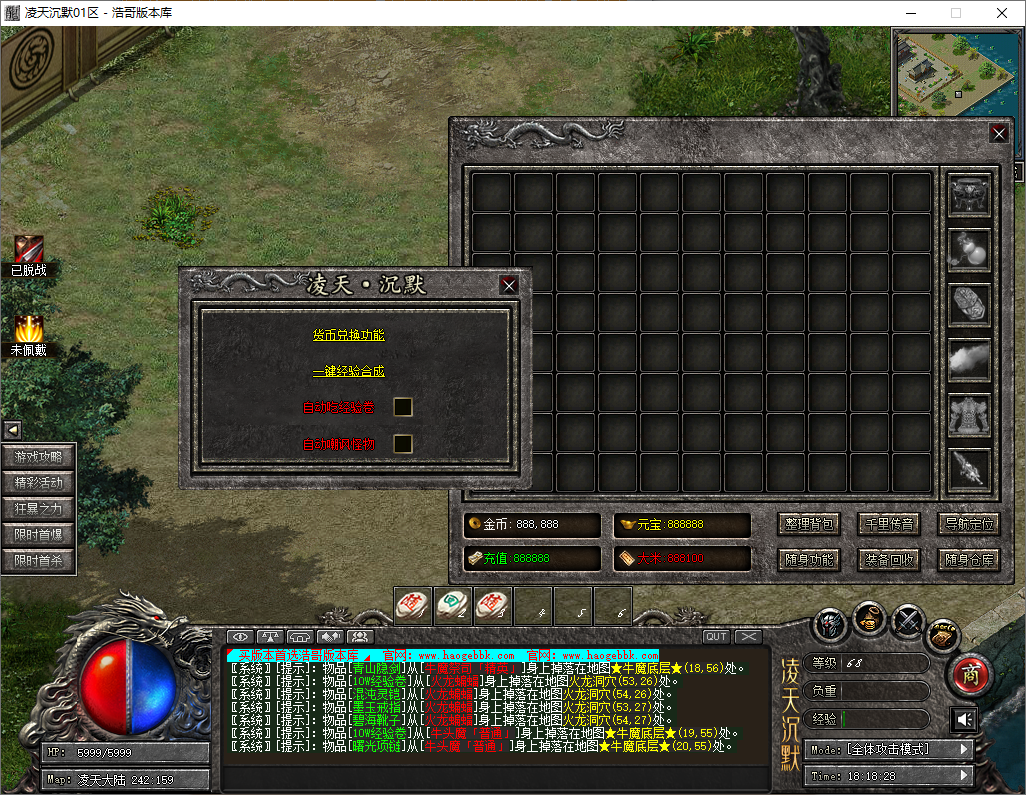Open the 游戏攻略 game guide
The width and height of the screenshot is (1026, 795).
(38, 457)
